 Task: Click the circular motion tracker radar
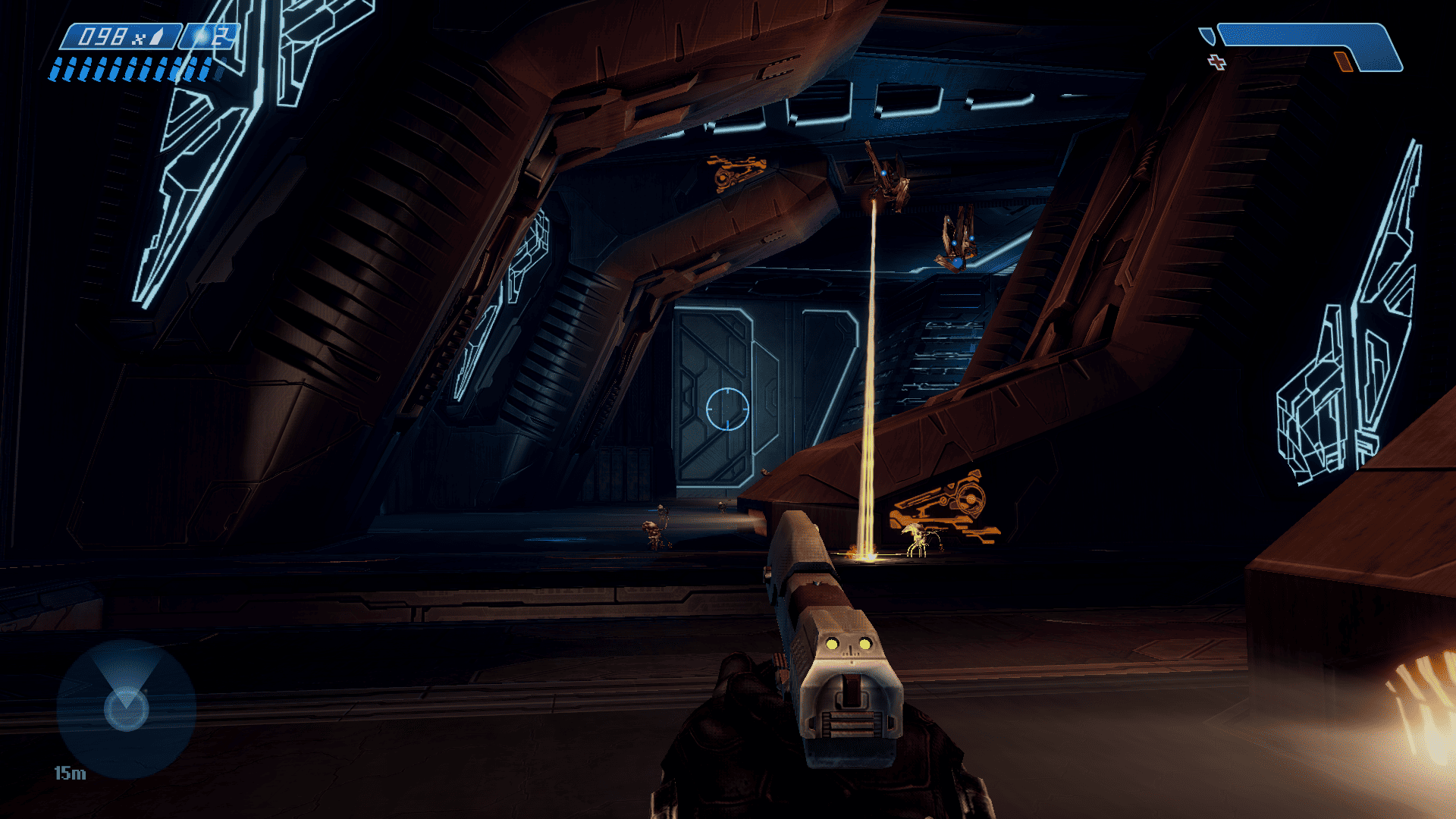coord(127,708)
